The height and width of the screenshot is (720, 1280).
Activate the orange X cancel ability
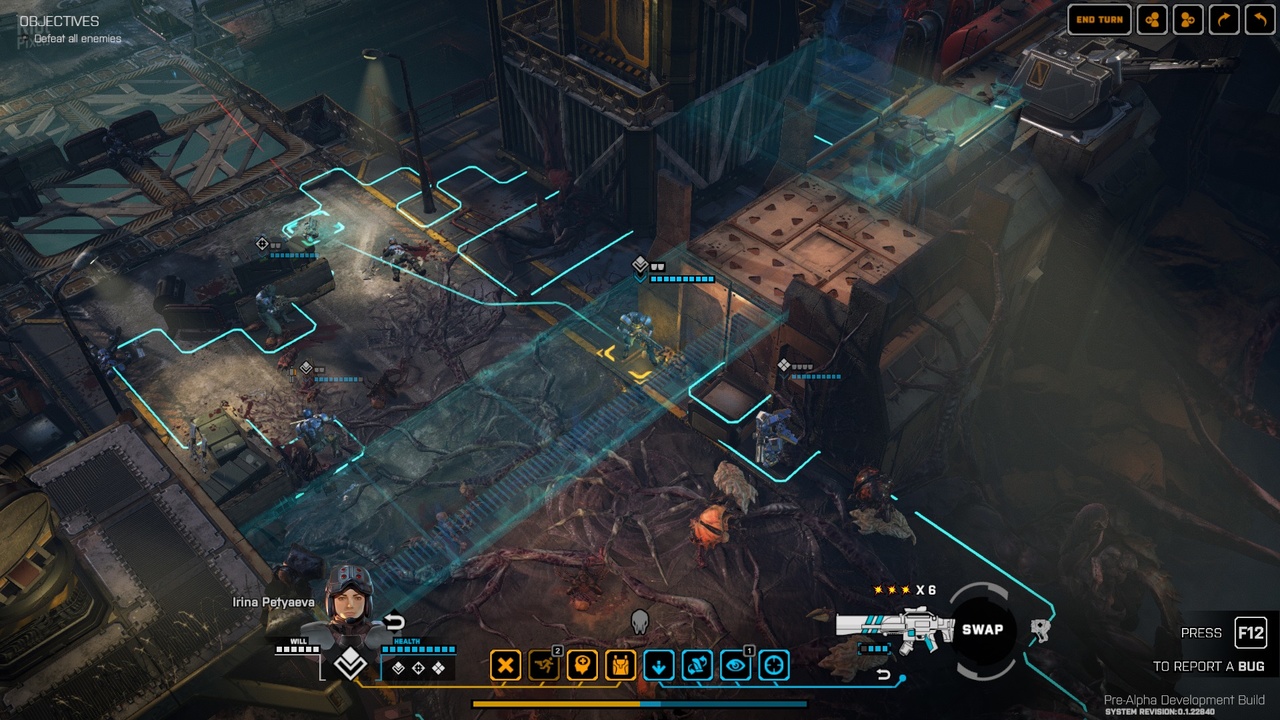click(506, 665)
